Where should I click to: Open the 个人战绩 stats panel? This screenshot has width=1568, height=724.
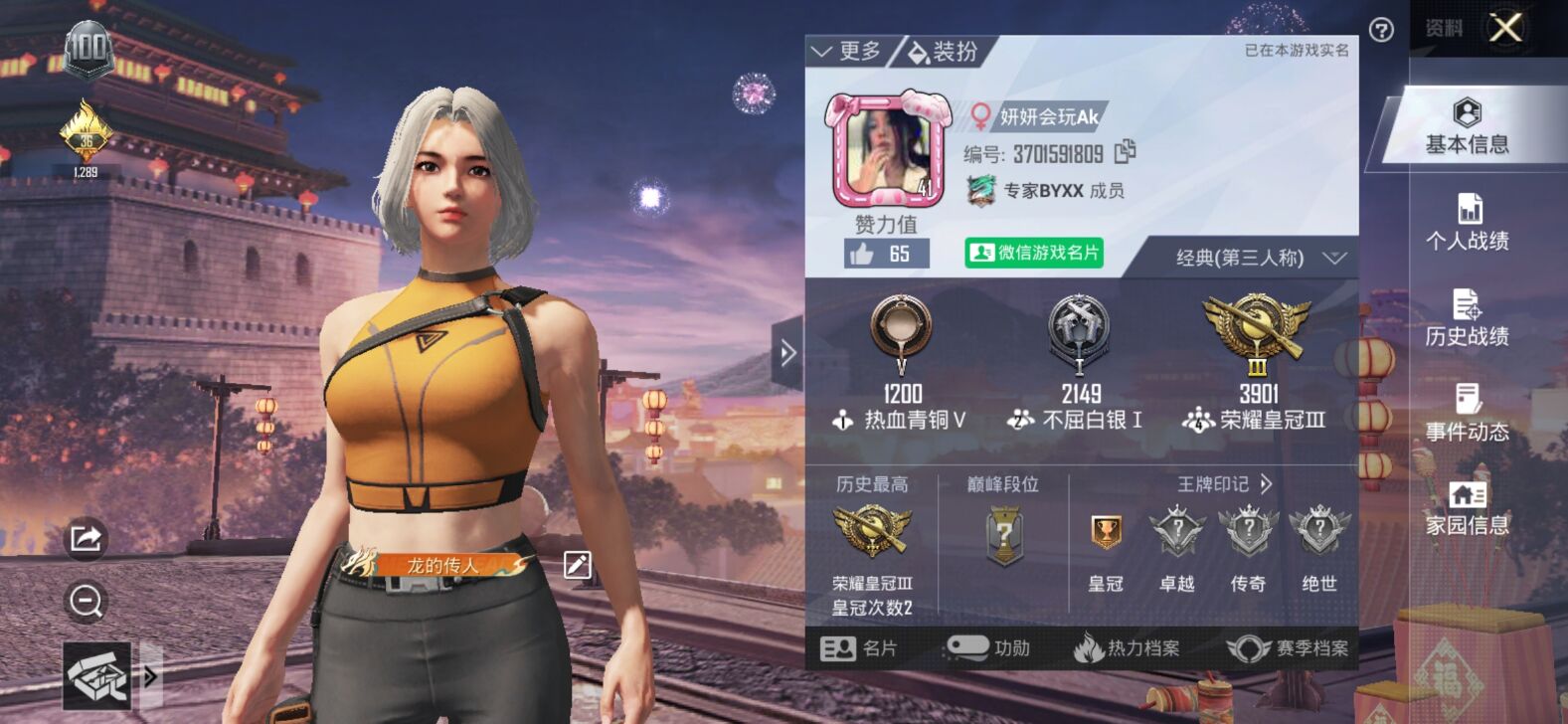tap(1468, 223)
